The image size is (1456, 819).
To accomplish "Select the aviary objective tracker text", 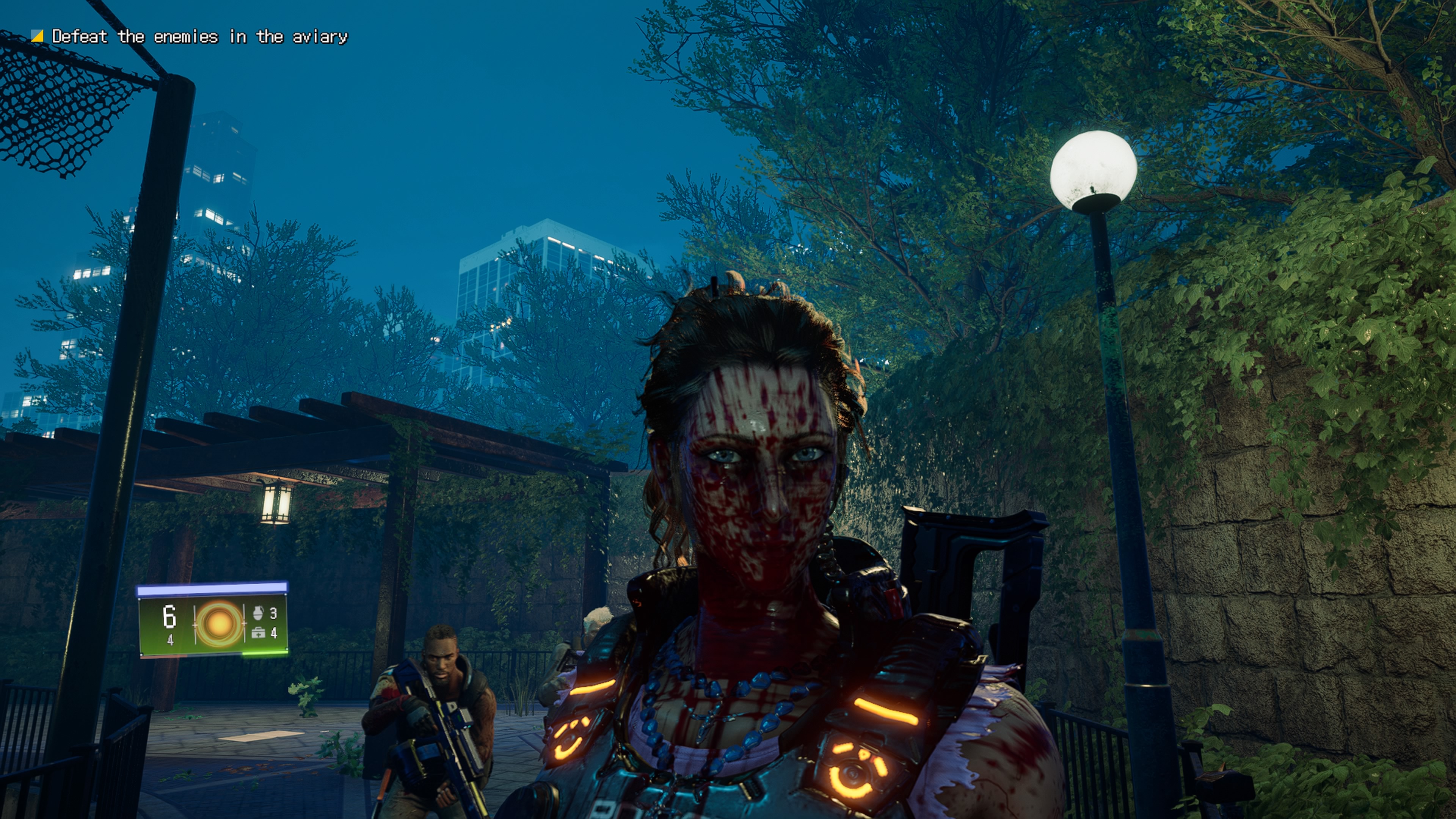I will (199, 37).
